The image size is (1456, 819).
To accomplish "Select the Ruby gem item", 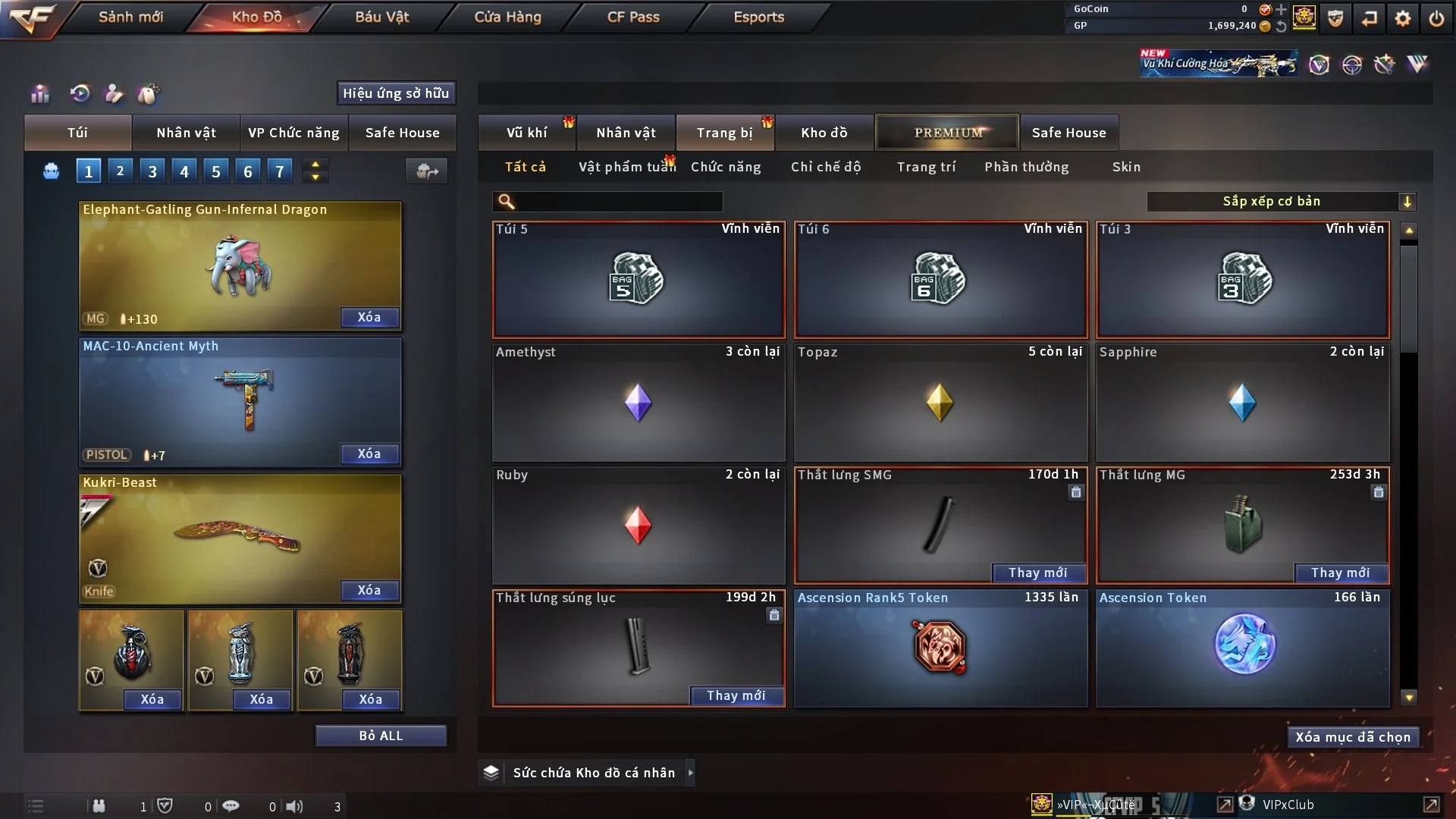I will [x=638, y=525].
